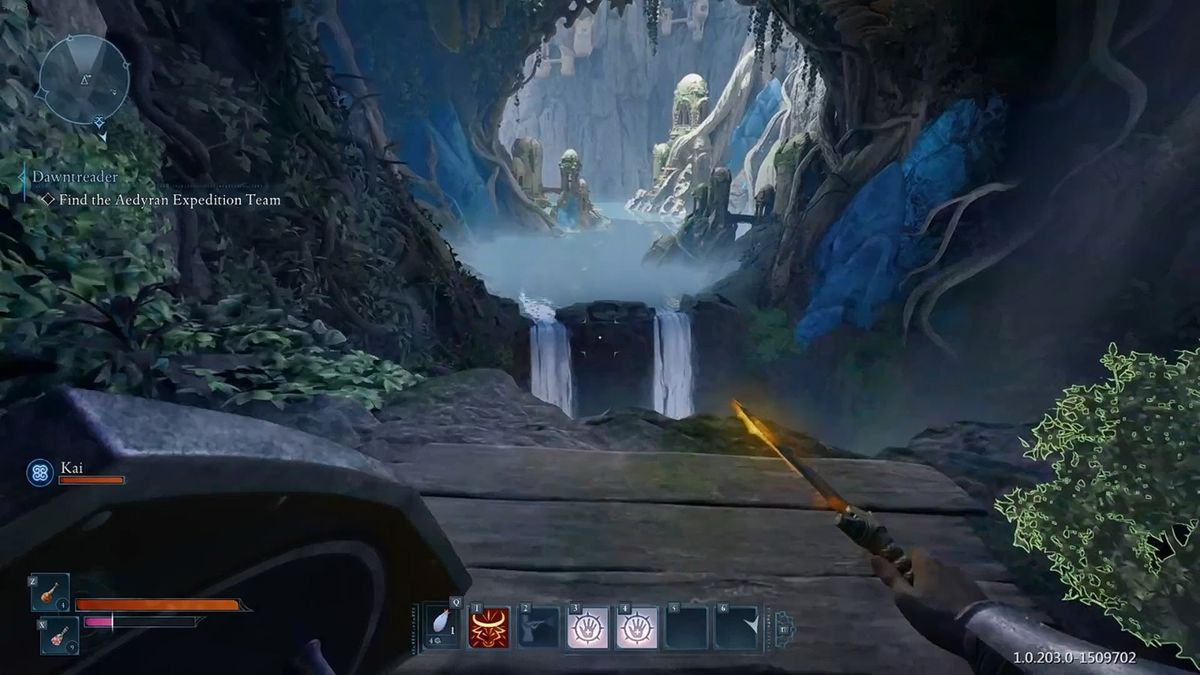Use the pink essence potion slot
Image resolution: width=1200 pixels, height=675 pixels.
(59, 635)
